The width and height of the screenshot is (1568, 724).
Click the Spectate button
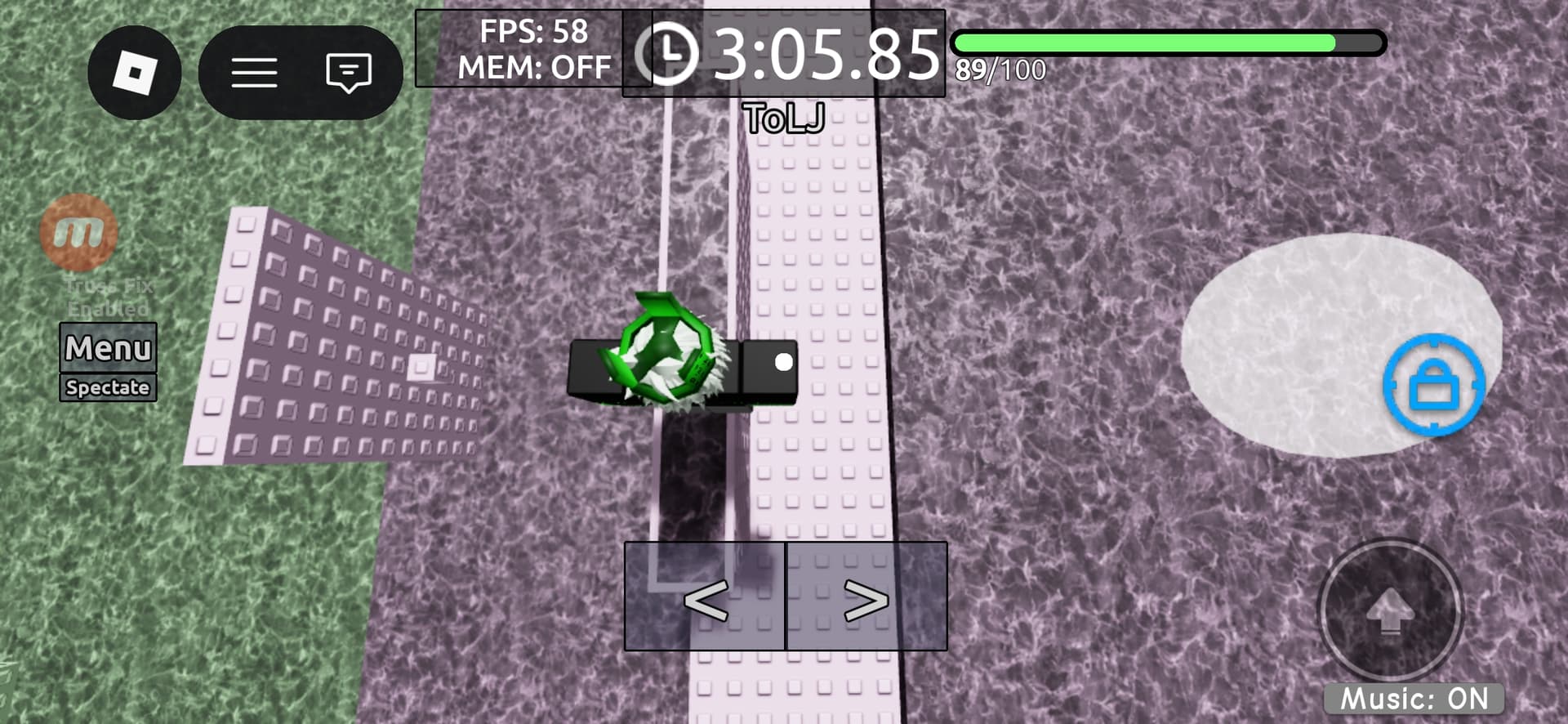pos(108,387)
